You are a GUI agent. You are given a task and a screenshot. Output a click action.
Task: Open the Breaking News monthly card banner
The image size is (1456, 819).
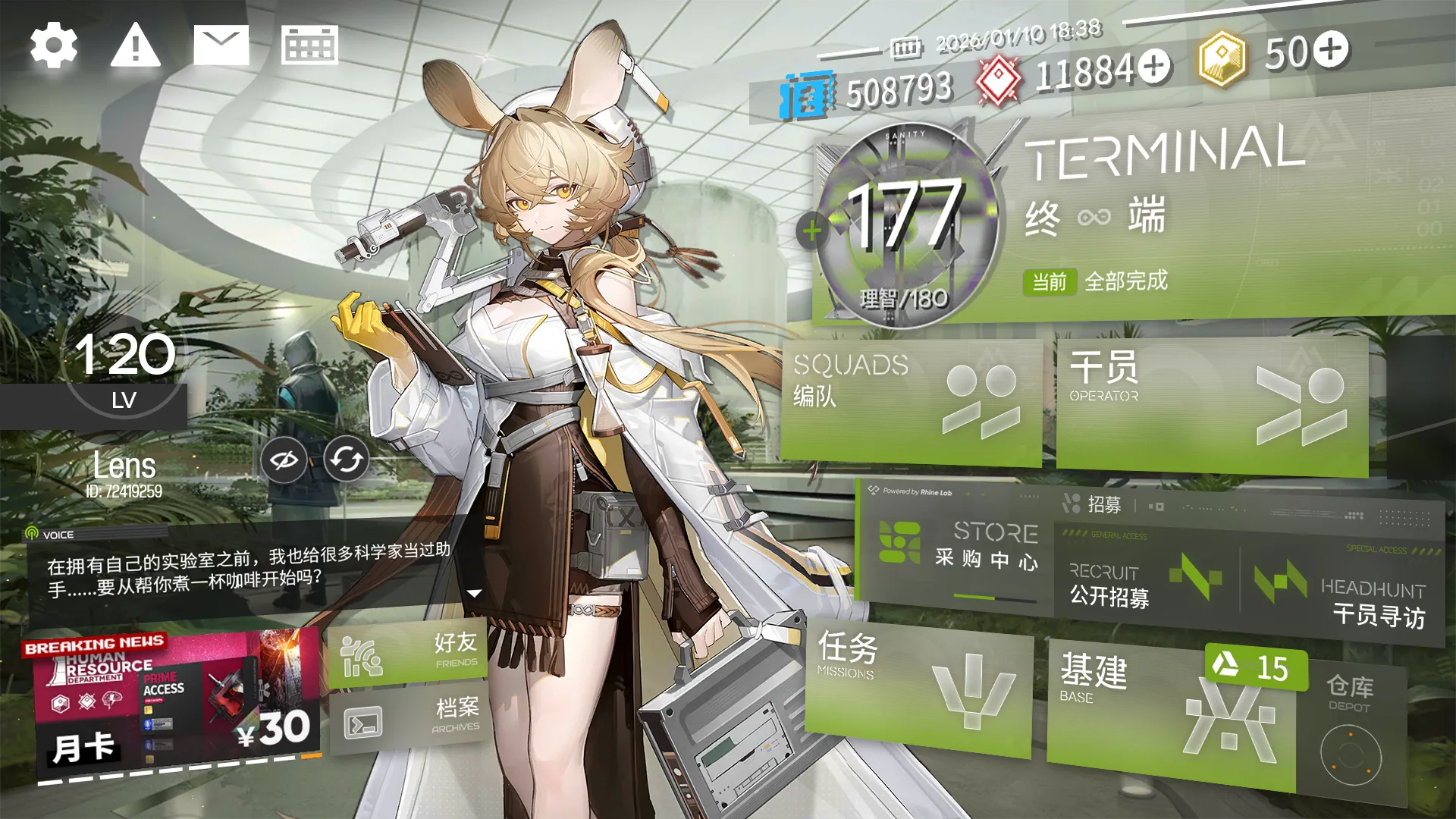coord(174,701)
